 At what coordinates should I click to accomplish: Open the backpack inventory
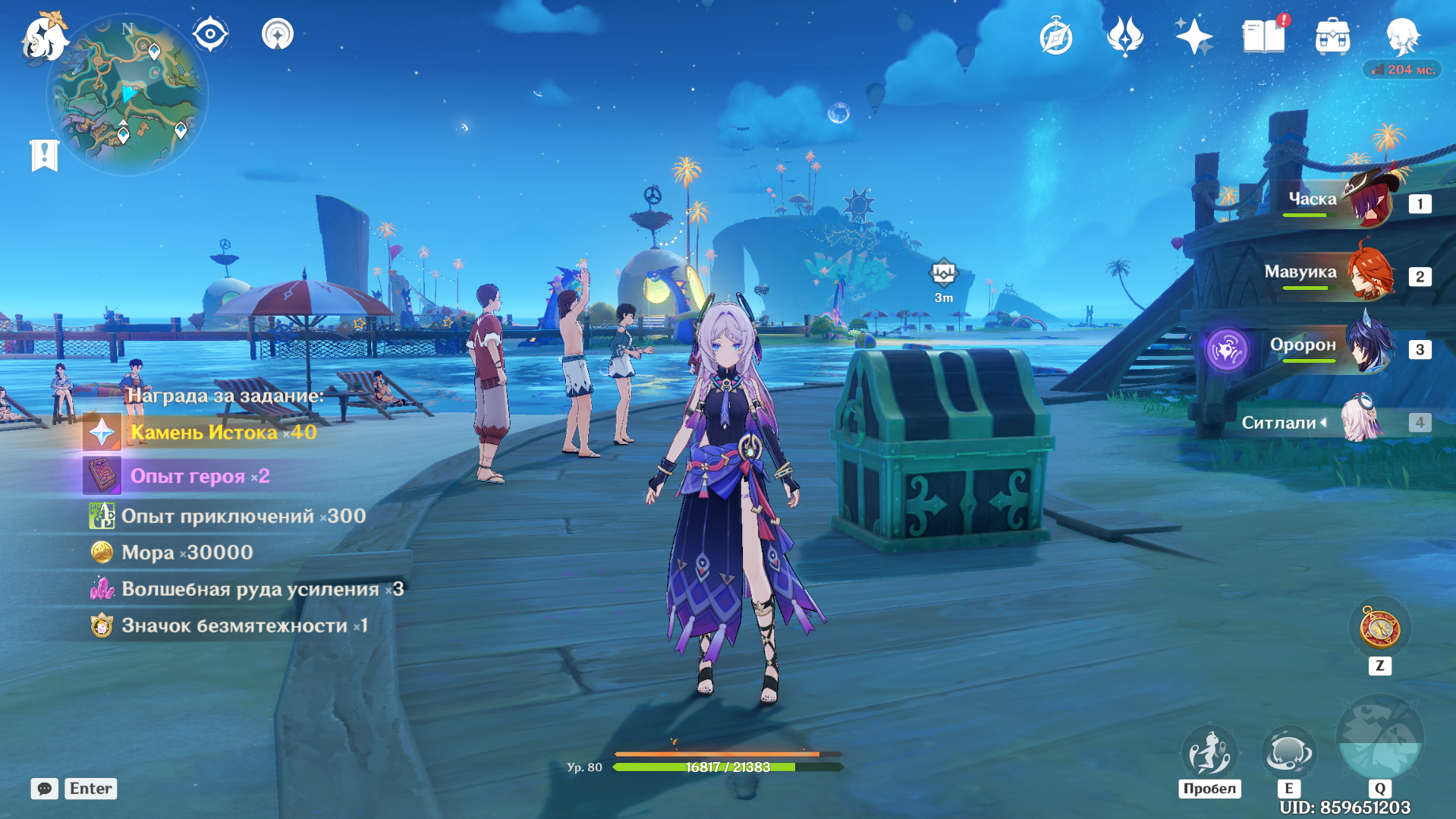(x=1332, y=36)
